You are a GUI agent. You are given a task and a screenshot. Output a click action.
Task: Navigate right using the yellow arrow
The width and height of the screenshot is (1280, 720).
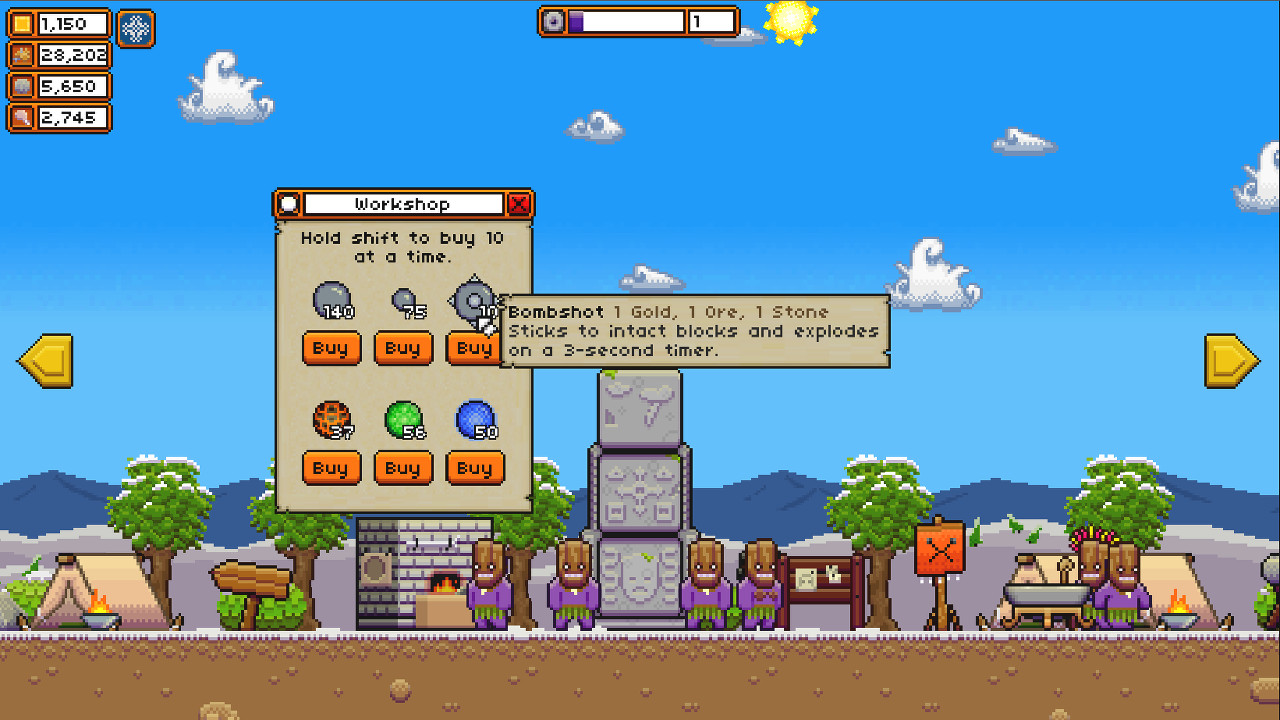pyautogui.click(x=1233, y=362)
